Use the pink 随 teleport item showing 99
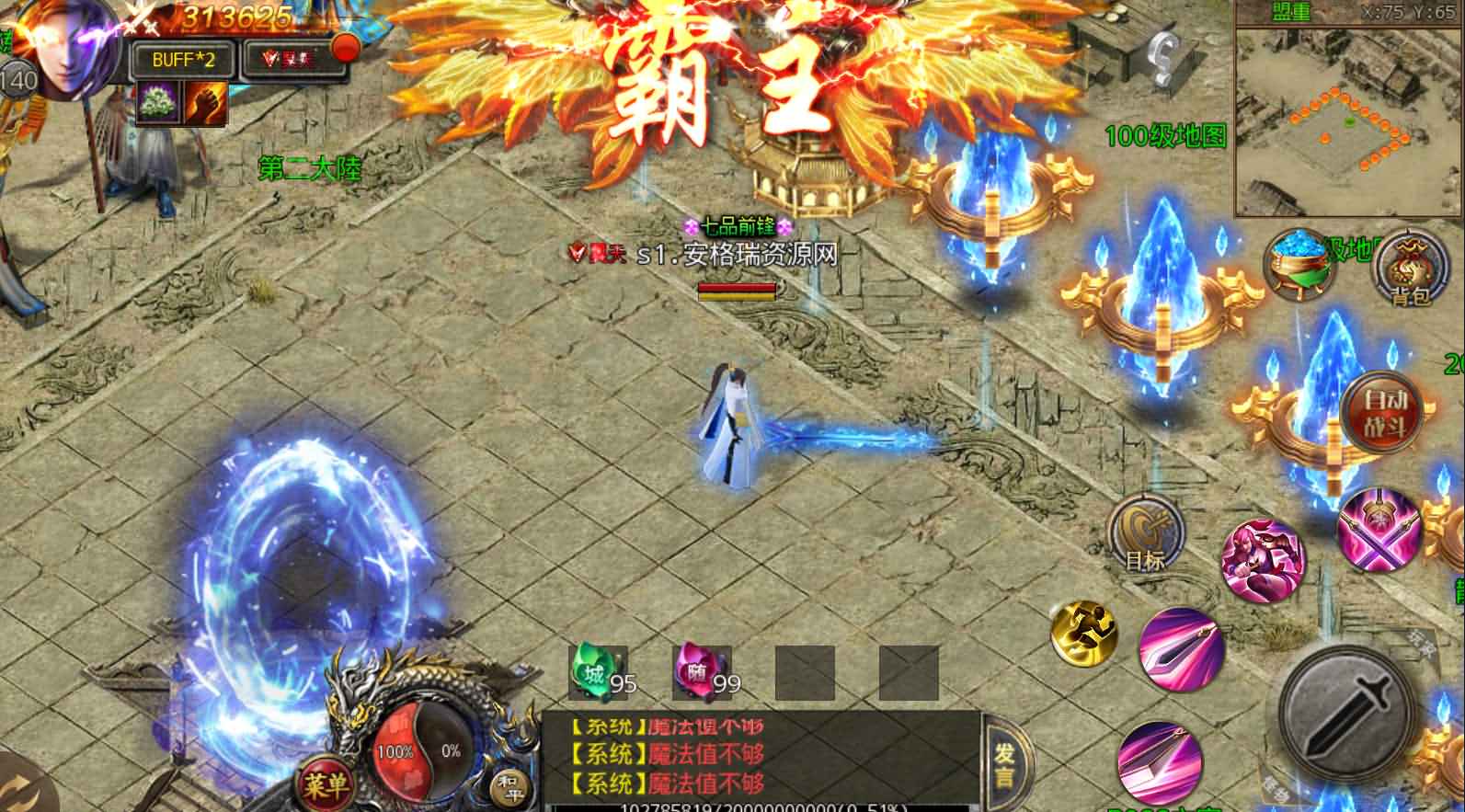The image size is (1465, 812). [x=701, y=670]
